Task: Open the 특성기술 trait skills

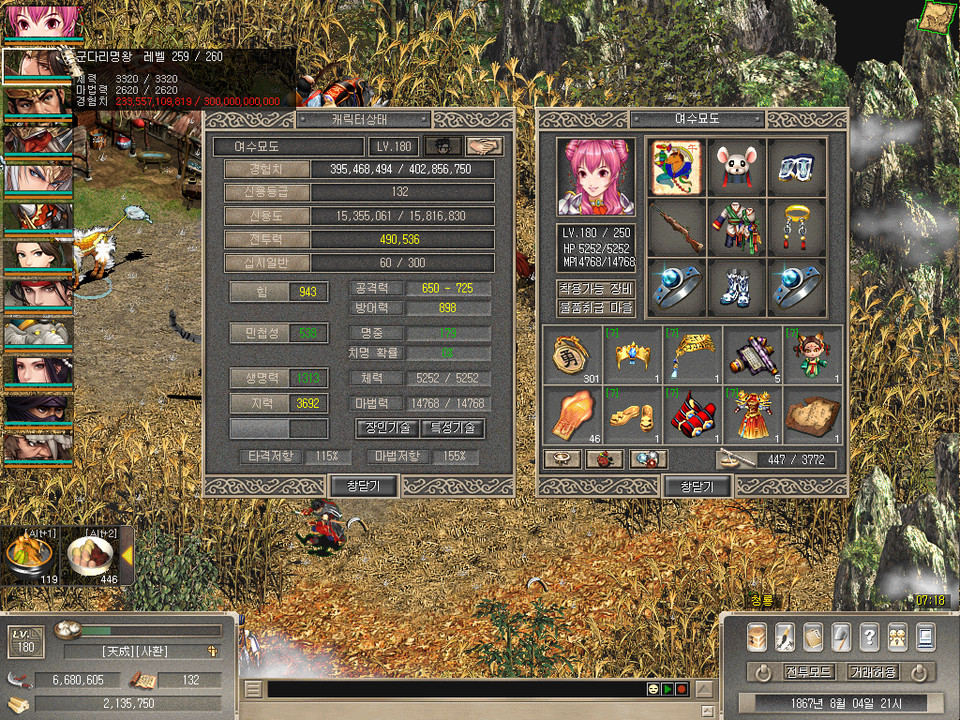Action: coord(453,428)
